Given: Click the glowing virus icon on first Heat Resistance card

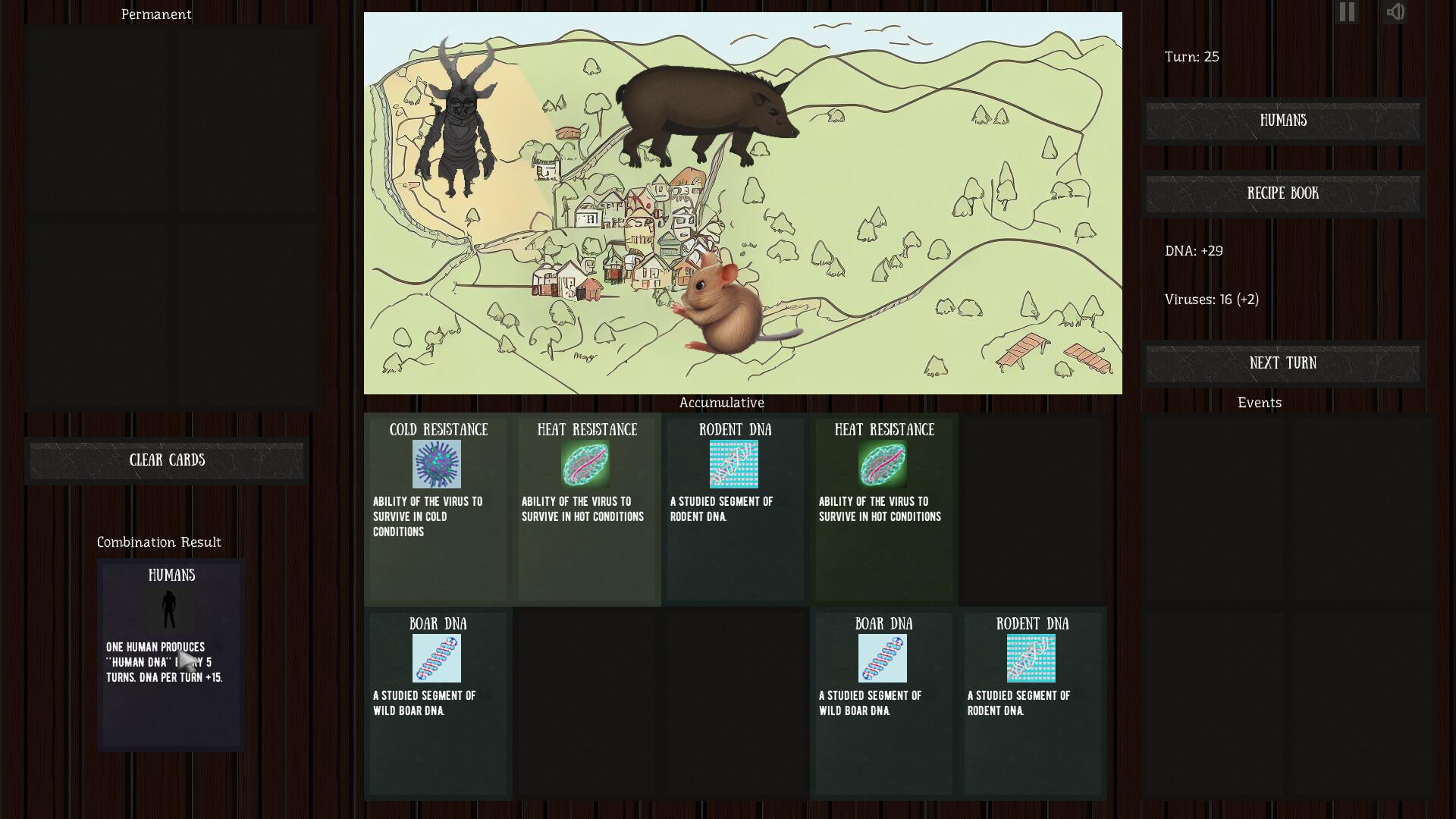Looking at the screenshot, I should click(x=586, y=464).
